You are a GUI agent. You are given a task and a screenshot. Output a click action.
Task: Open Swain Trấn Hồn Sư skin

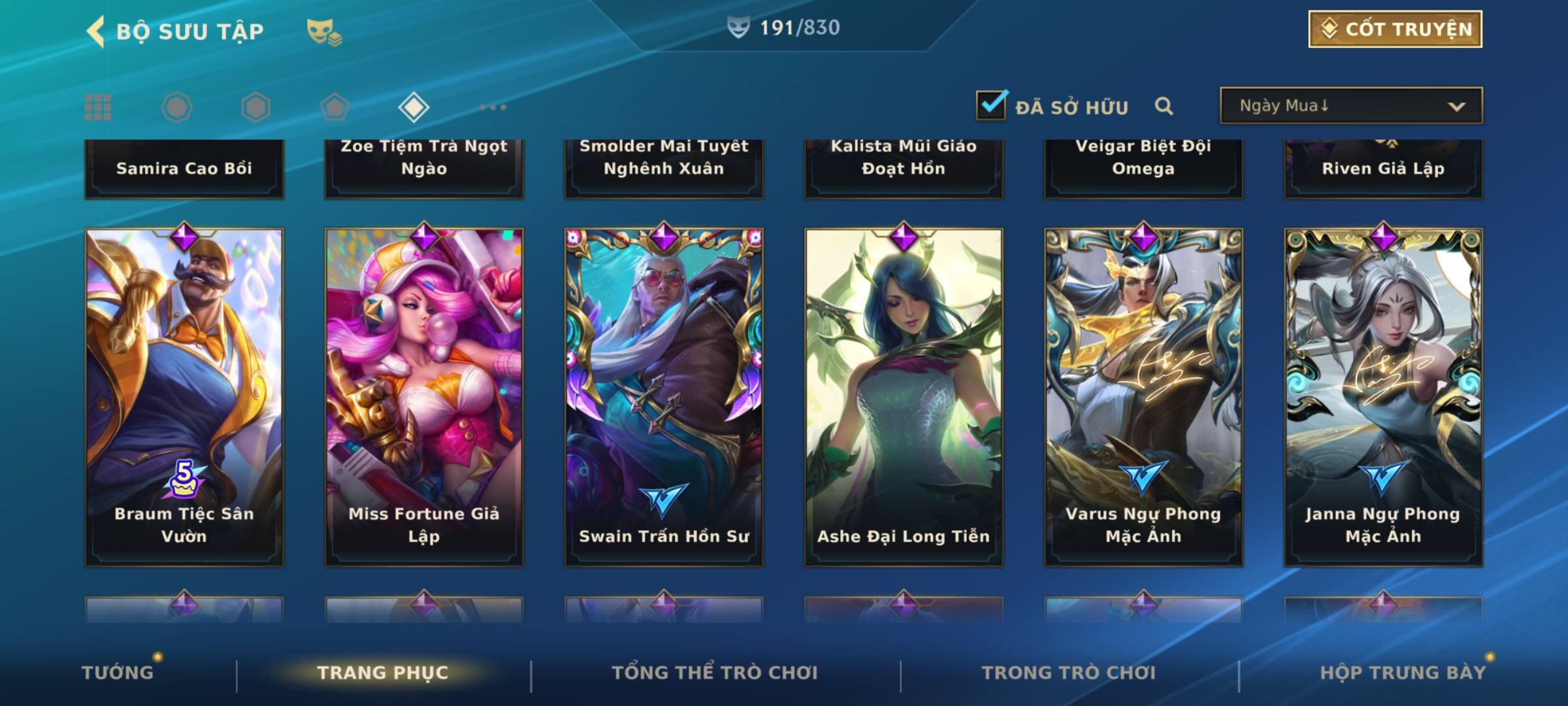(664, 397)
